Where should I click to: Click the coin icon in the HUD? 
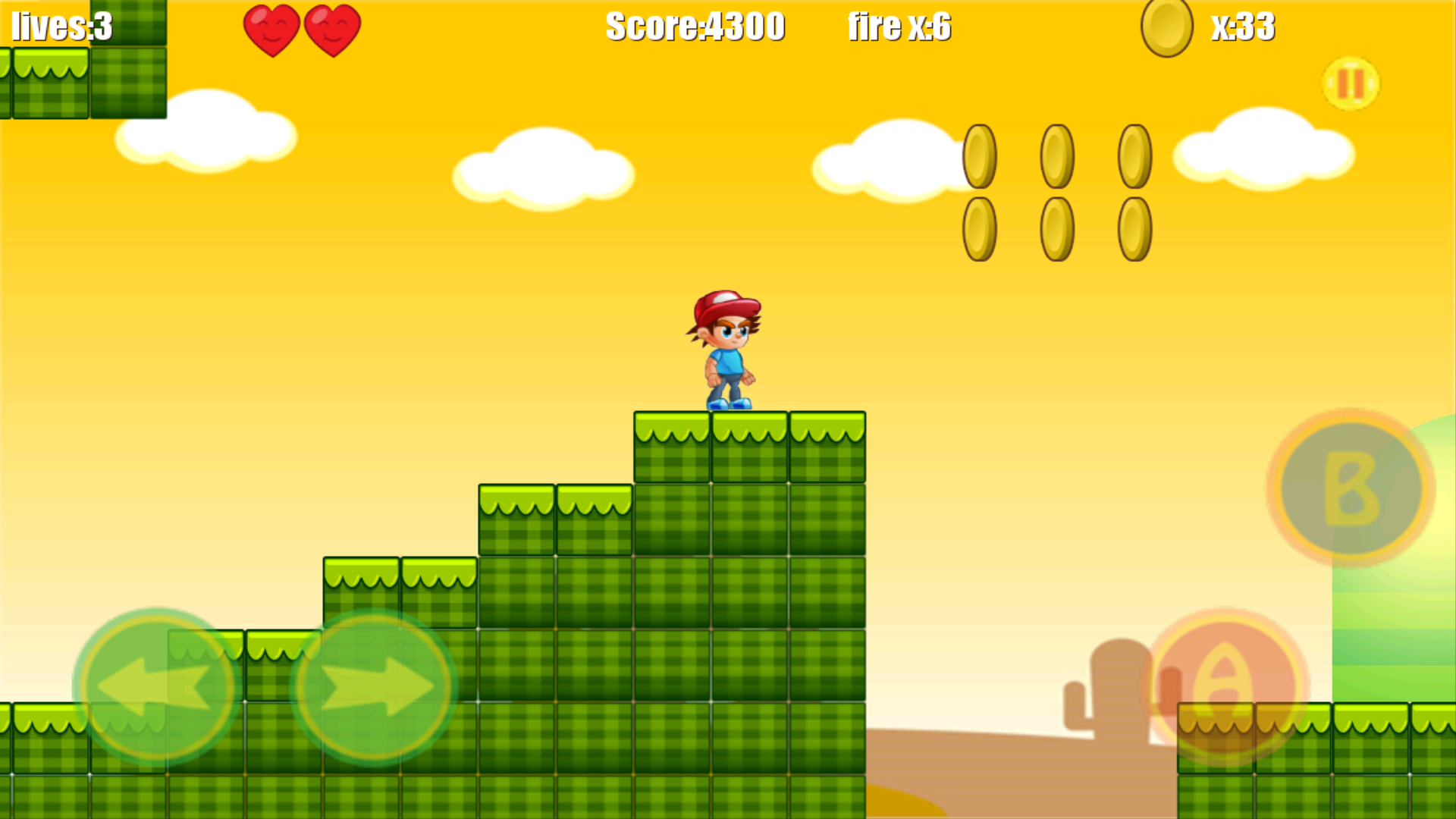(x=1166, y=29)
